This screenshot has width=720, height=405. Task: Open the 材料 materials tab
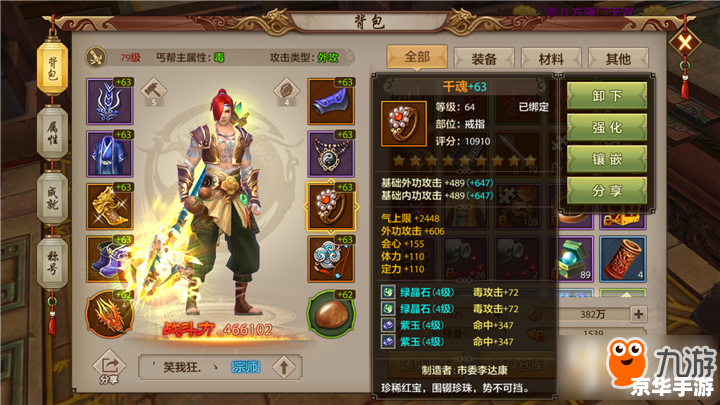pyautogui.click(x=552, y=59)
